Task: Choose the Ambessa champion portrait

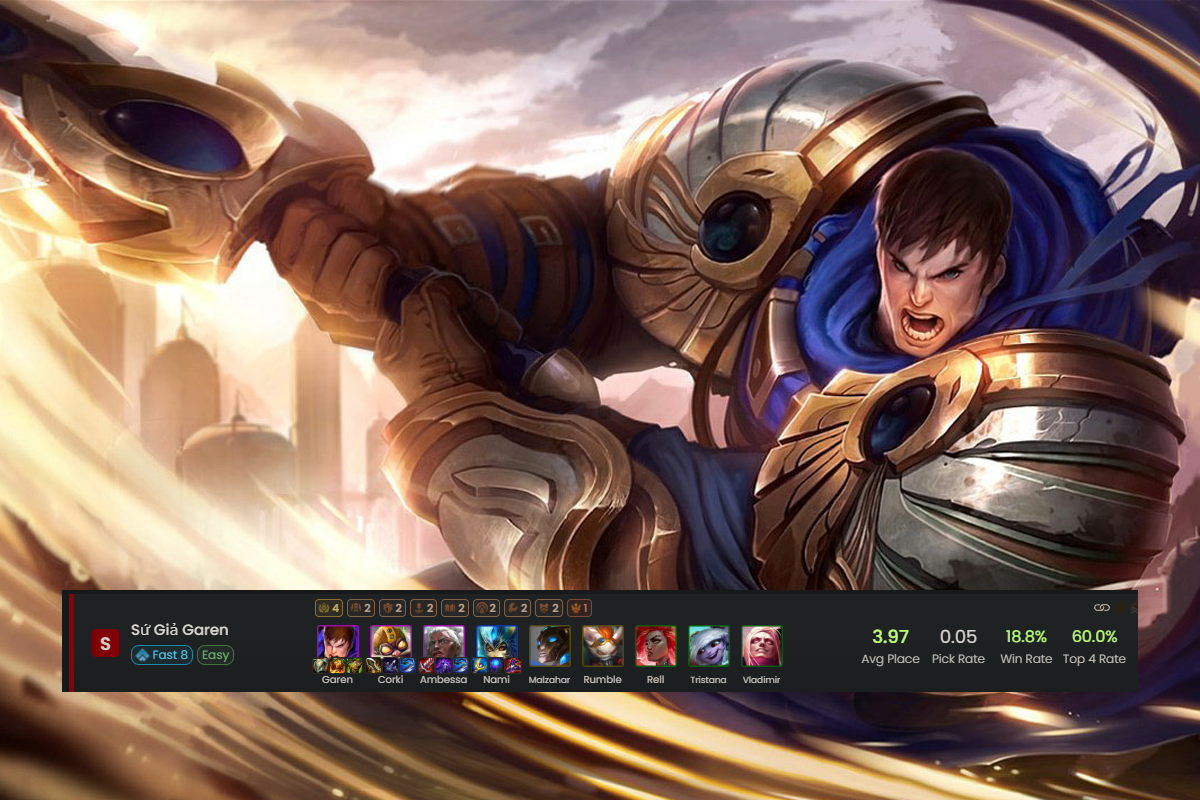Action: click(x=443, y=644)
